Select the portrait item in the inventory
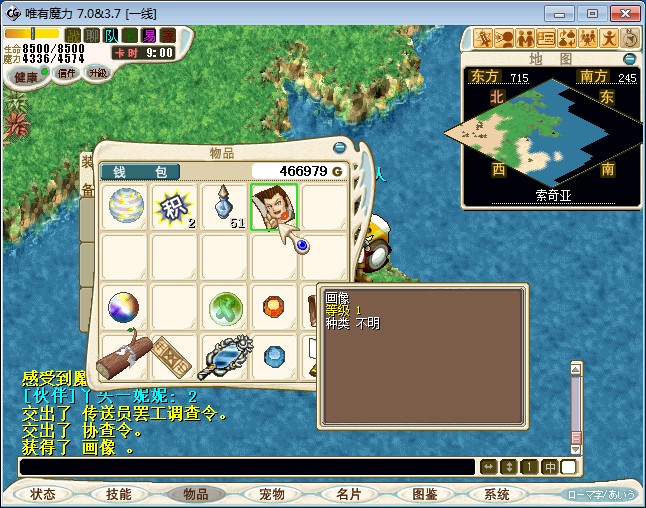The width and height of the screenshot is (646, 508). coord(275,207)
